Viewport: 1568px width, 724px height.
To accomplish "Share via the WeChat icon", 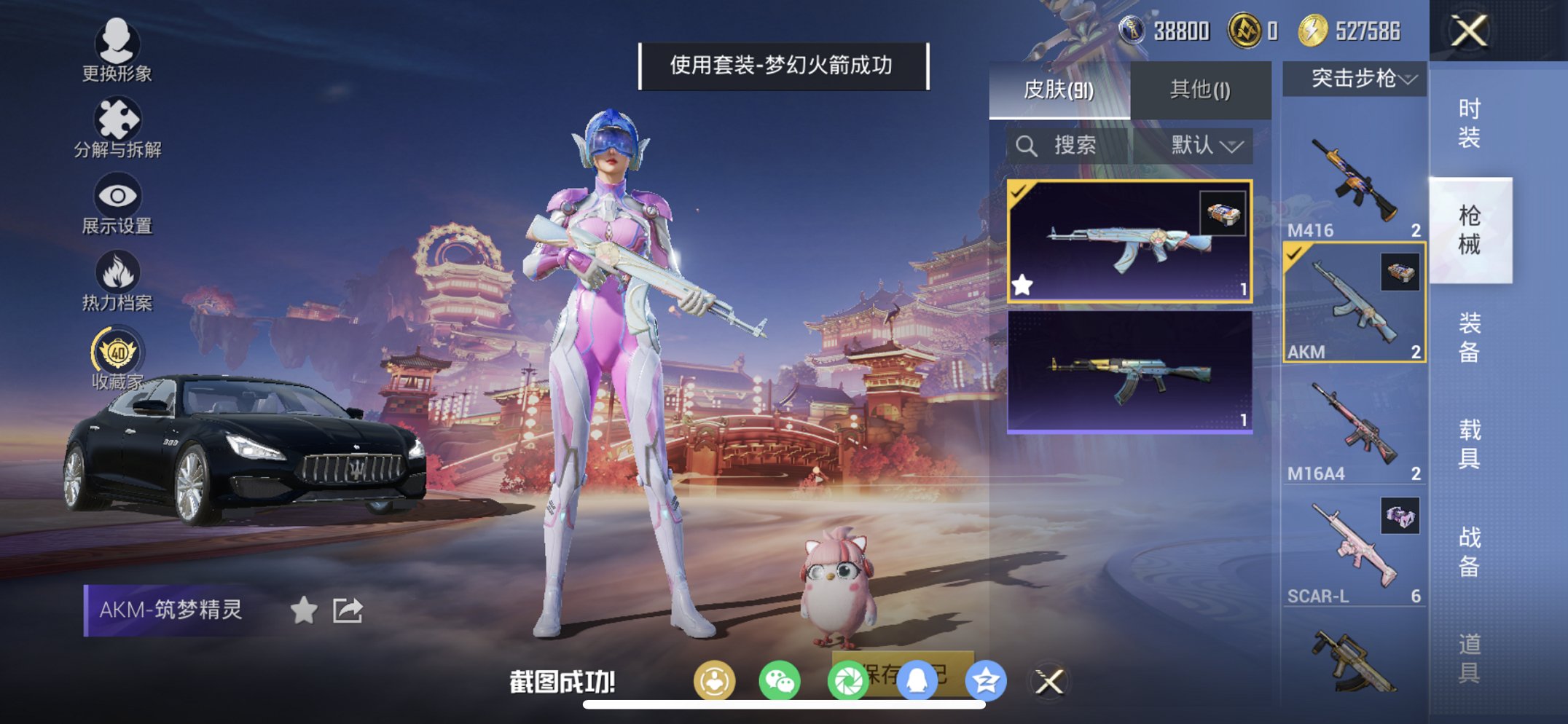I will [x=780, y=678].
